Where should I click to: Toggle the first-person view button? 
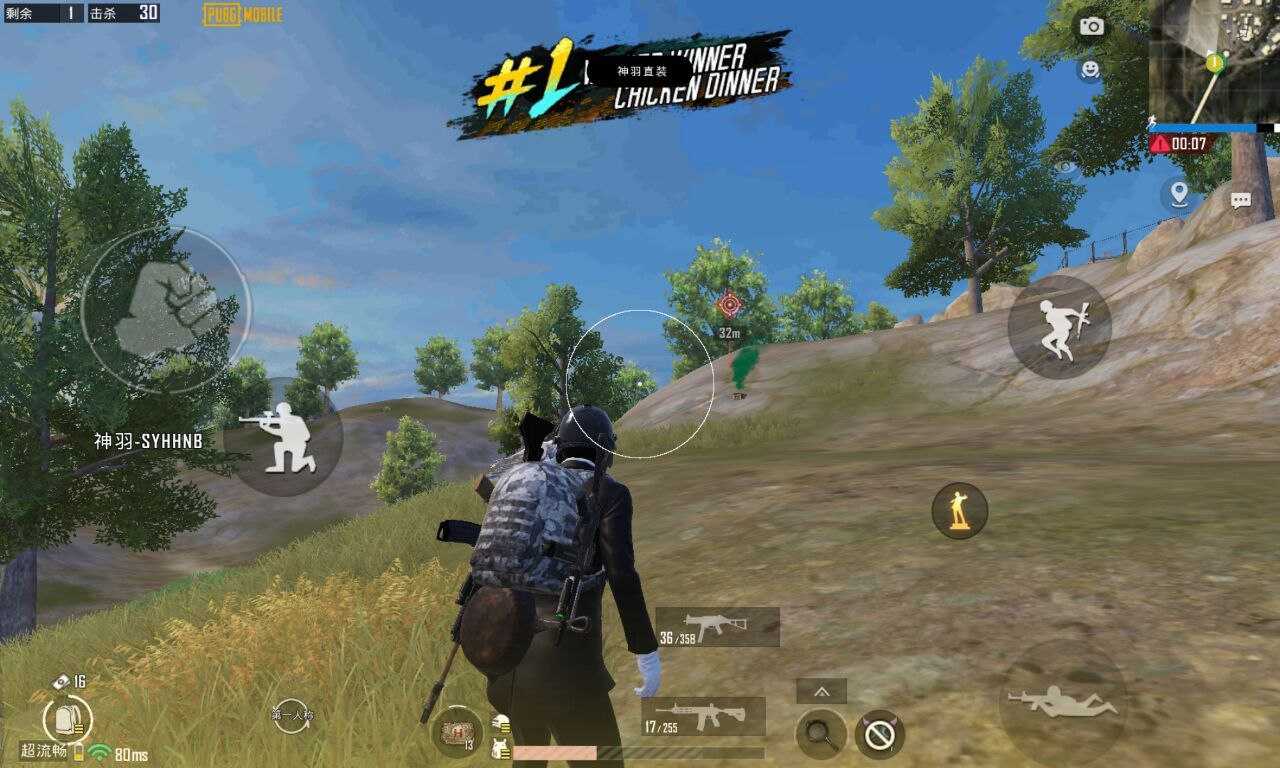(292, 715)
